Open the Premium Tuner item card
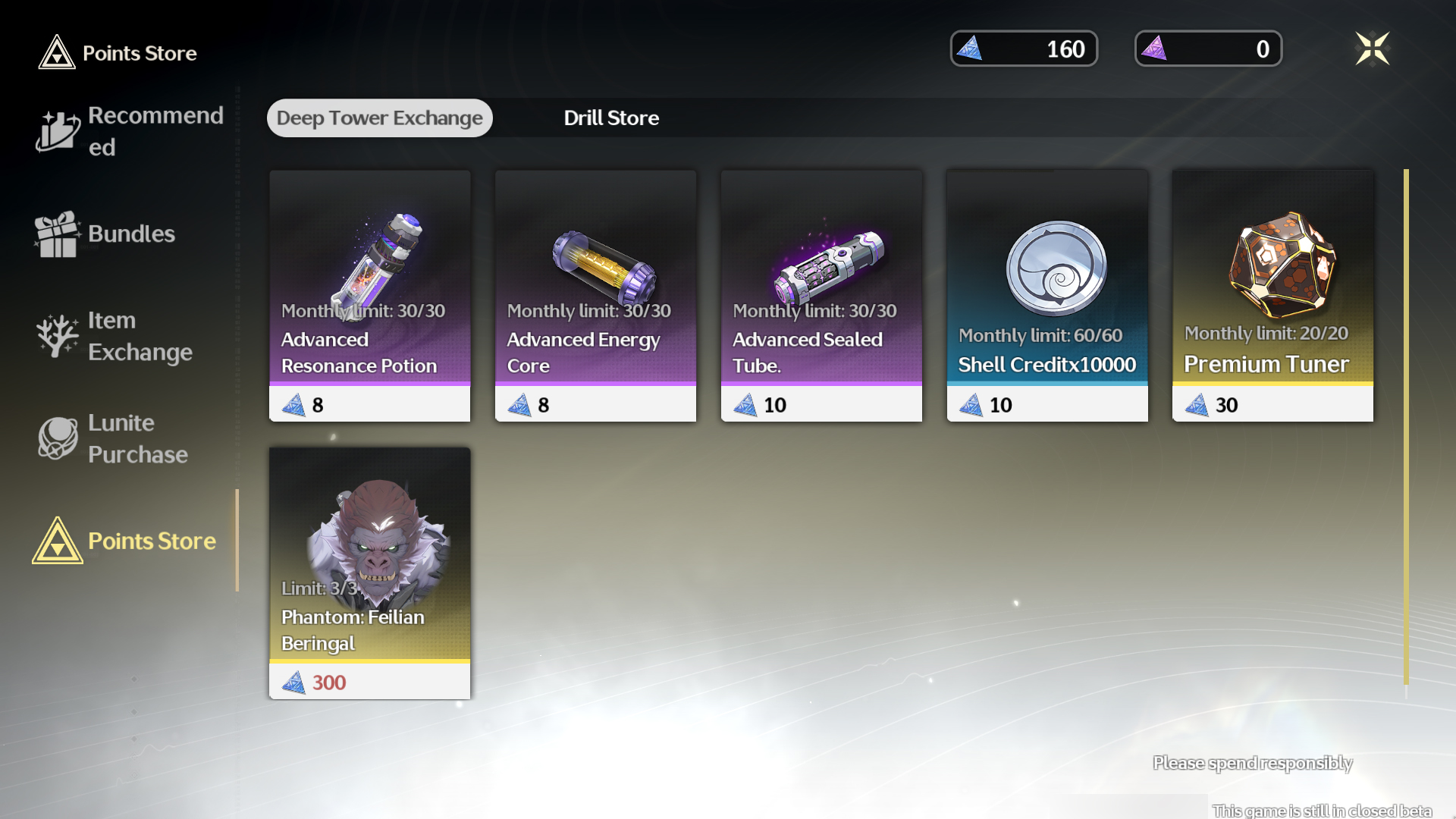This screenshot has height=819, width=1456. pos(1272,296)
